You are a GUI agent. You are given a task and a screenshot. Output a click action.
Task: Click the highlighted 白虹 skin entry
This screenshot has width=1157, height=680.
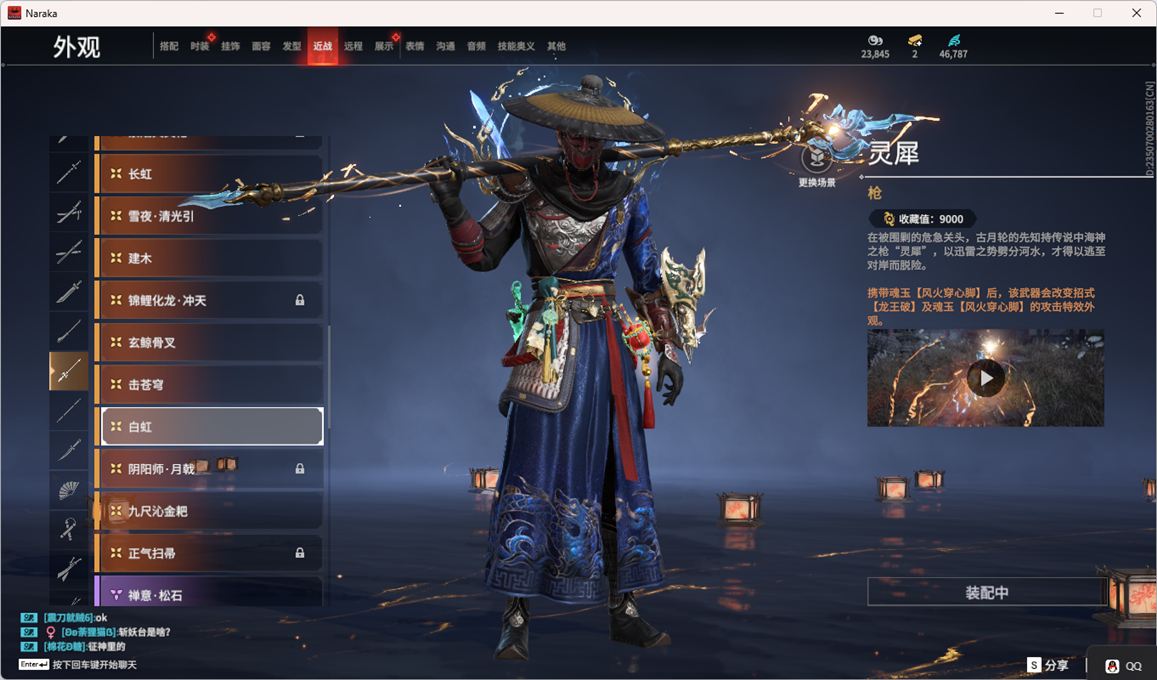(209, 426)
